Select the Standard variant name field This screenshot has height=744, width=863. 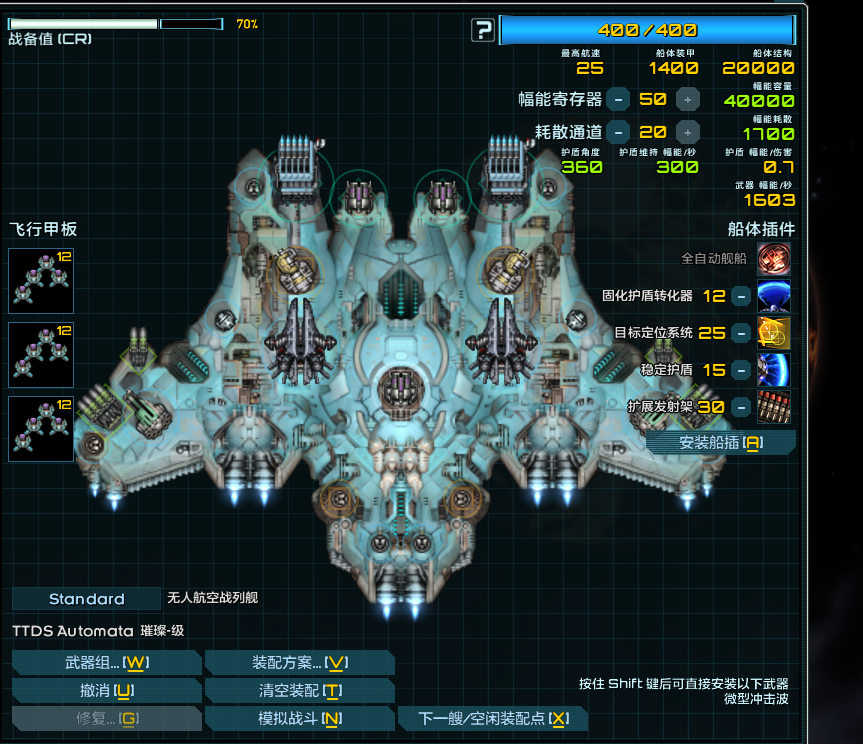(87, 599)
